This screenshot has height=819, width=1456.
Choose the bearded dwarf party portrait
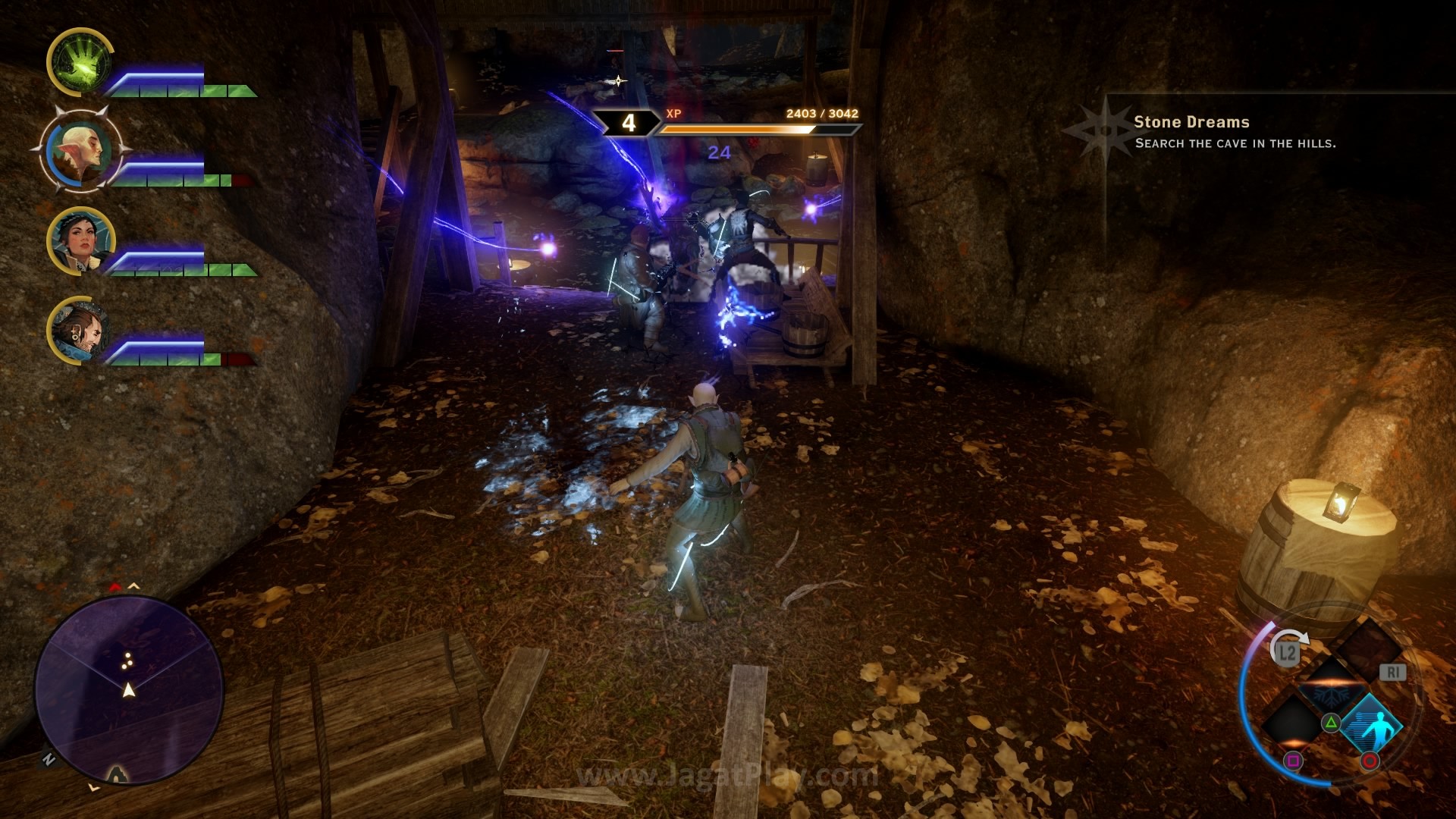[80, 331]
